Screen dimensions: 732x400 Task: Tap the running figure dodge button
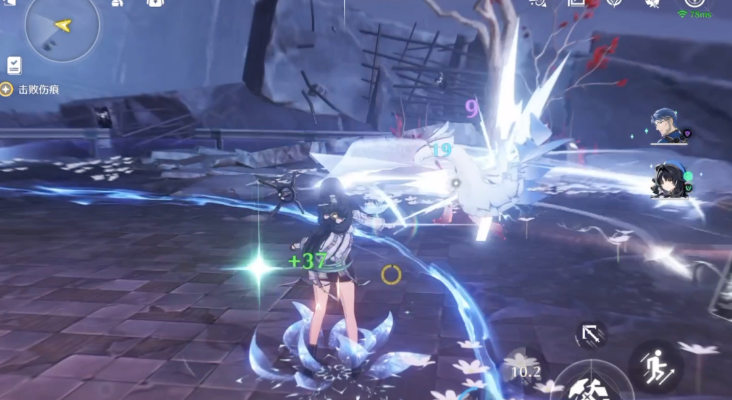[655, 366]
